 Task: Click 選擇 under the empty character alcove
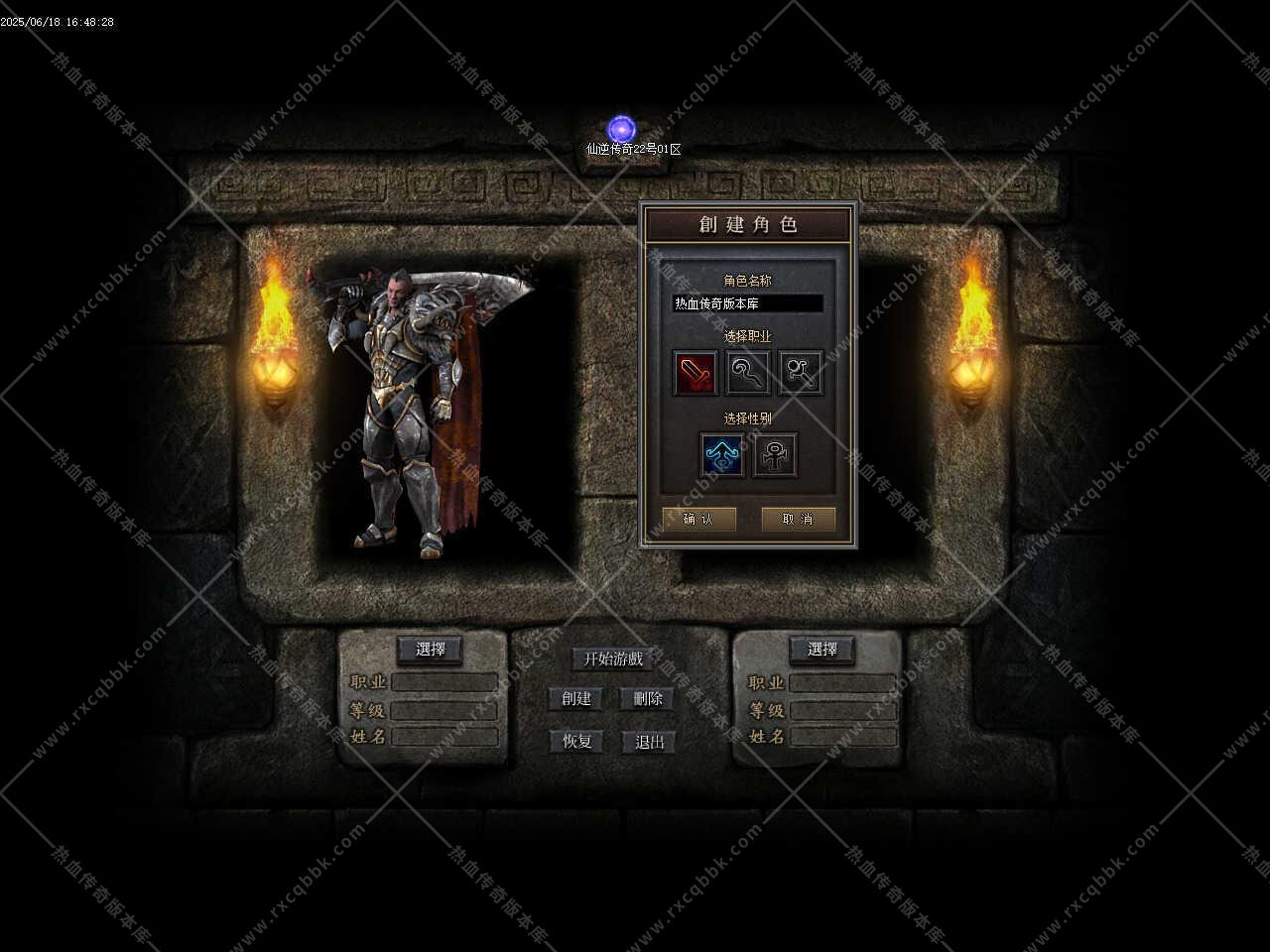click(822, 650)
